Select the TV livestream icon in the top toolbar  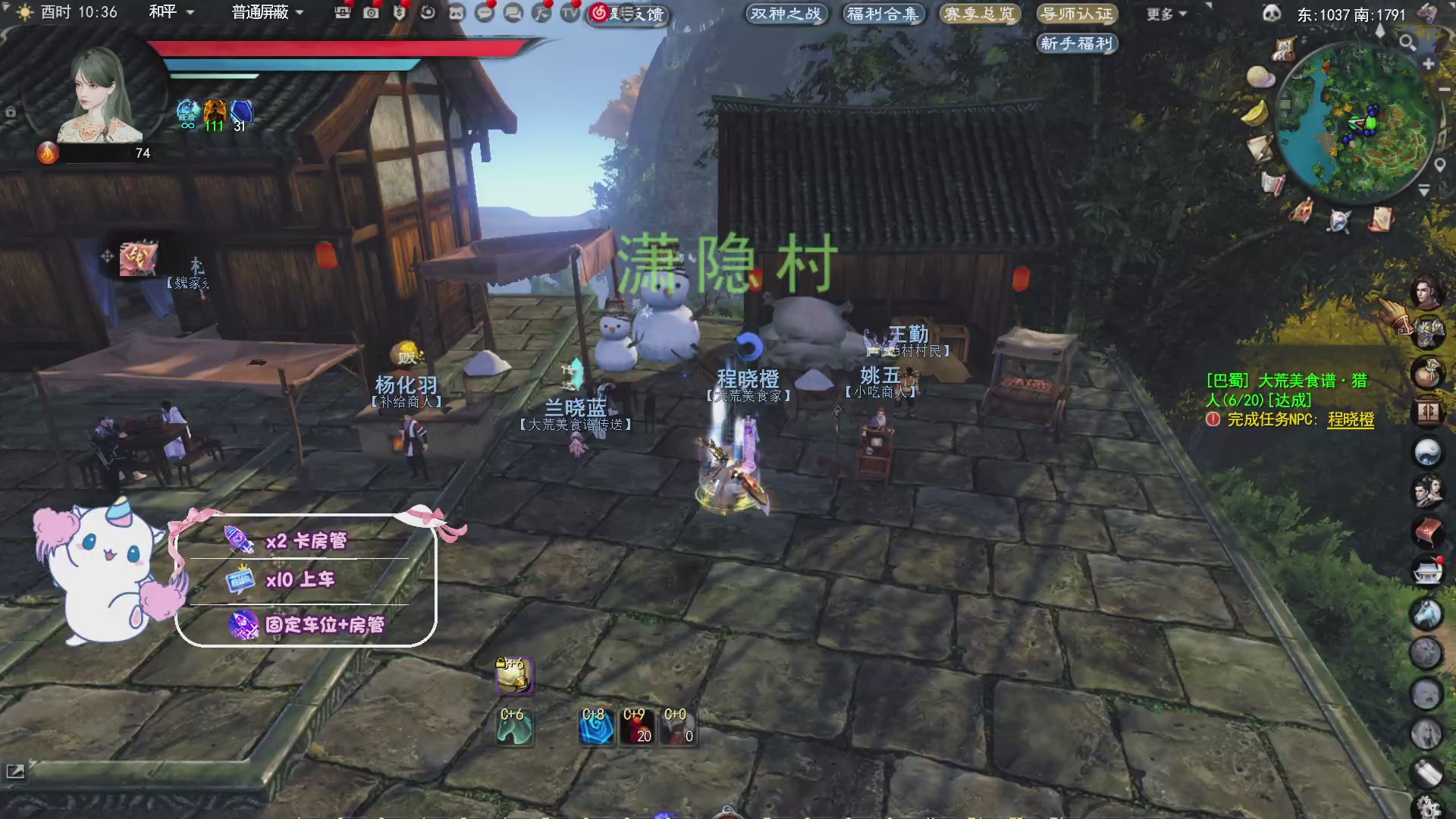570,14
